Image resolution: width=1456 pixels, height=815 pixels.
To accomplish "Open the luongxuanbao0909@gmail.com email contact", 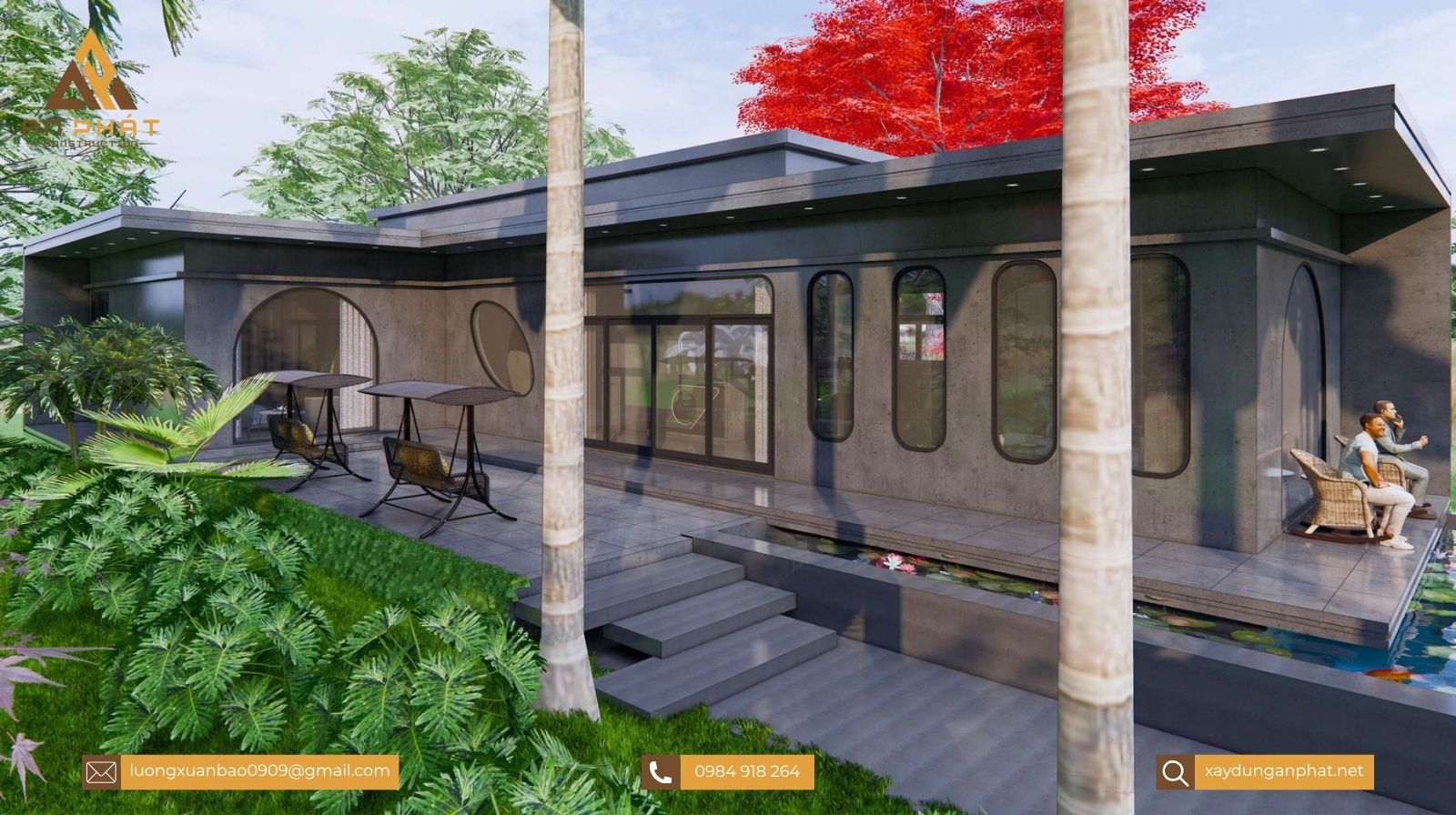I will pos(259,771).
